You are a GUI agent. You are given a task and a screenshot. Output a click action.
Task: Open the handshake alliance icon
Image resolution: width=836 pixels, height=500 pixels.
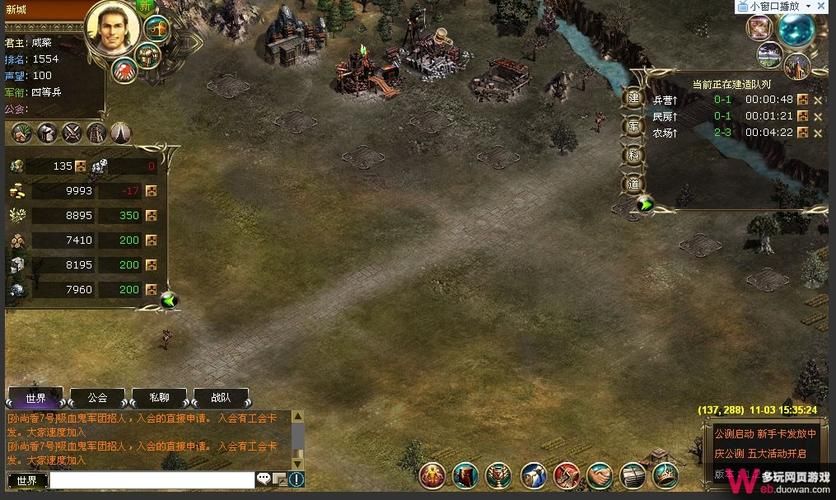[598, 476]
